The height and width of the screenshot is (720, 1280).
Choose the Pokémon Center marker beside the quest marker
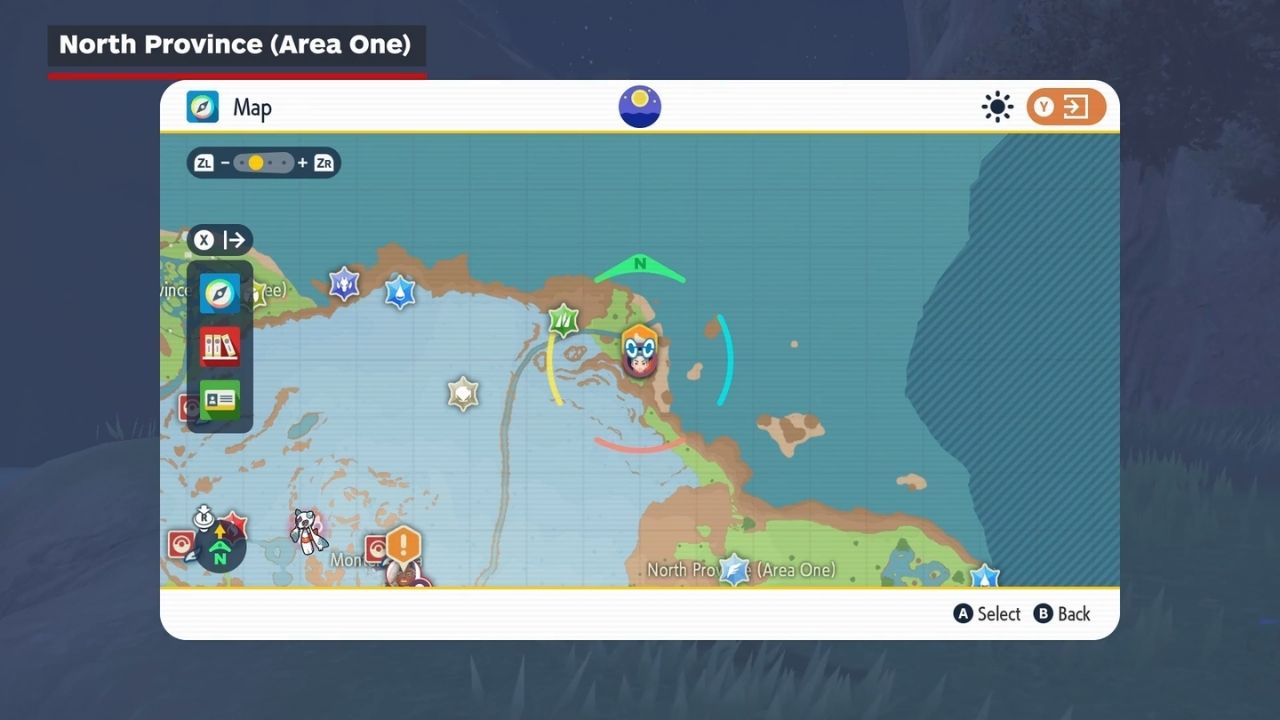pyautogui.click(x=377, y=550)
